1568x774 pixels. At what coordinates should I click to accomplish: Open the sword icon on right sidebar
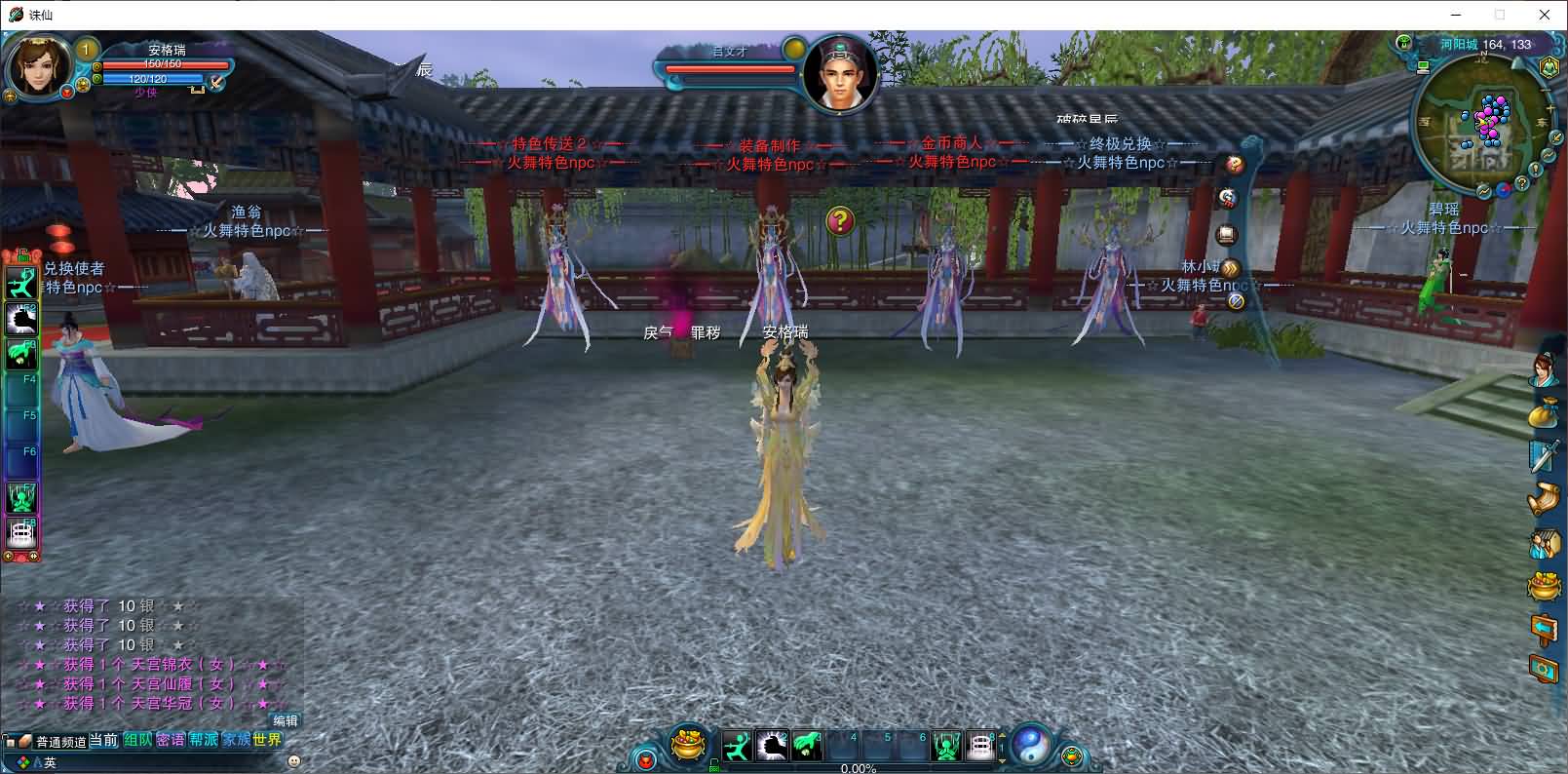click(x=1544, y=455)
